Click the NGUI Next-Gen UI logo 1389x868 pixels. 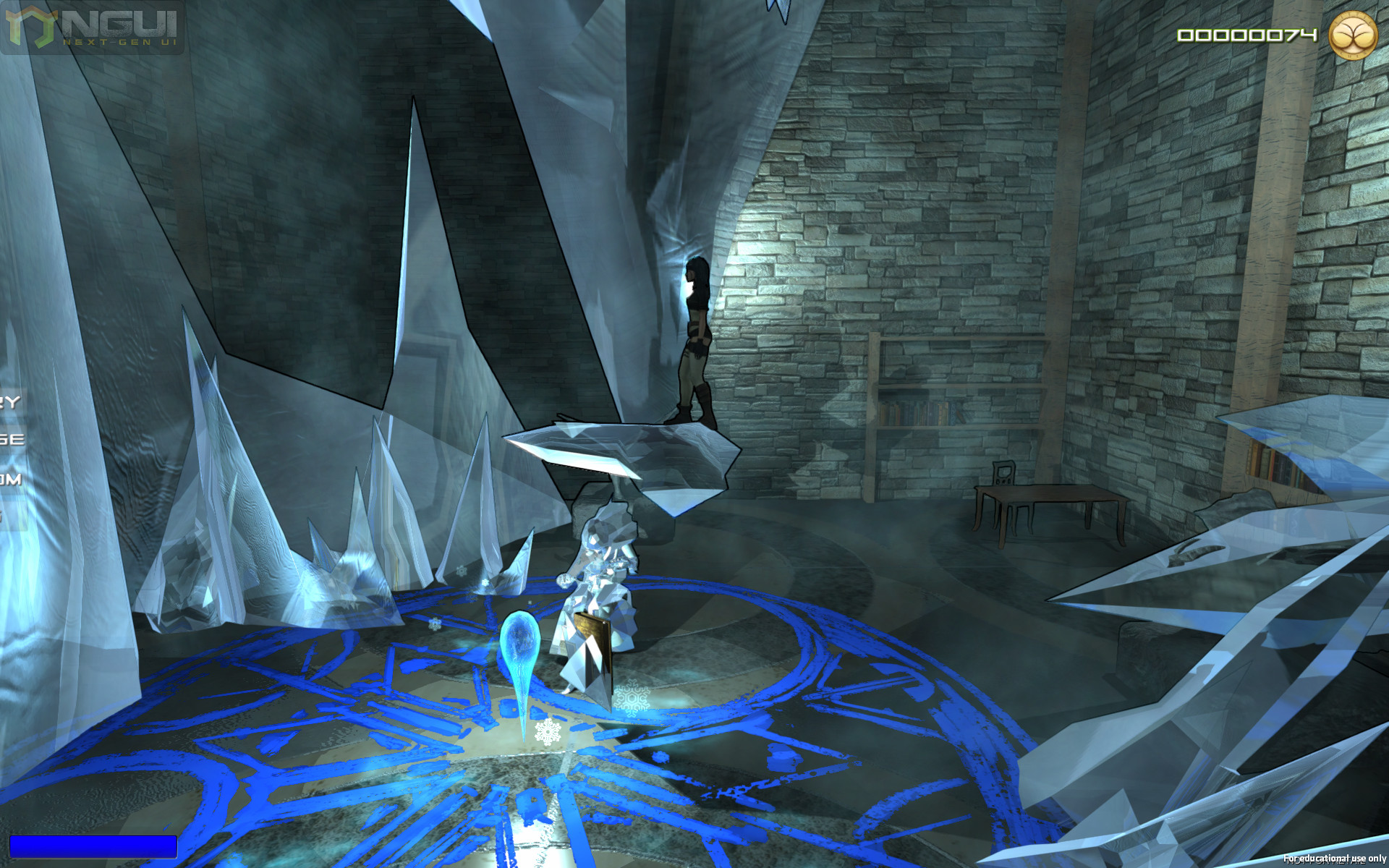[x=92, y=27]
